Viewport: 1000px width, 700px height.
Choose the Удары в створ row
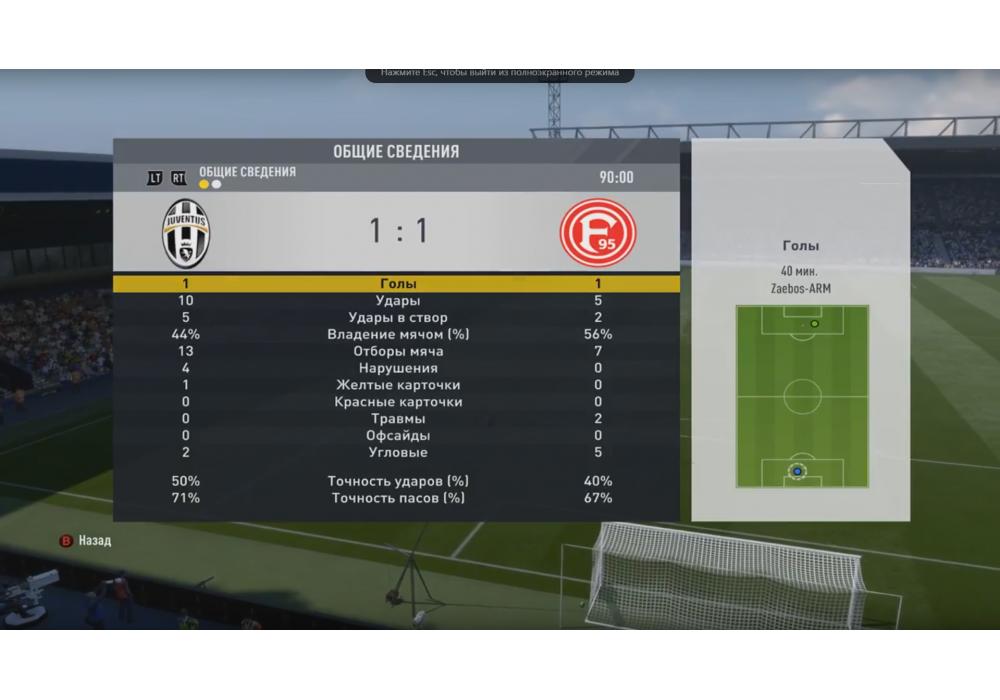coord(397,318)
